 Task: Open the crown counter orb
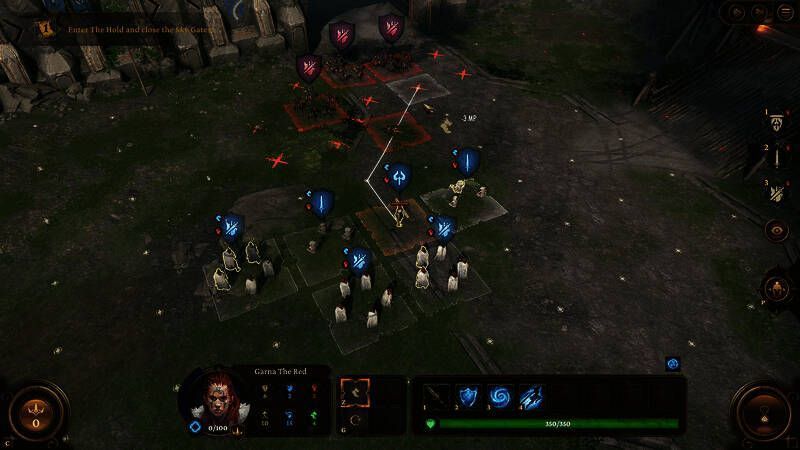click(36, 410)
